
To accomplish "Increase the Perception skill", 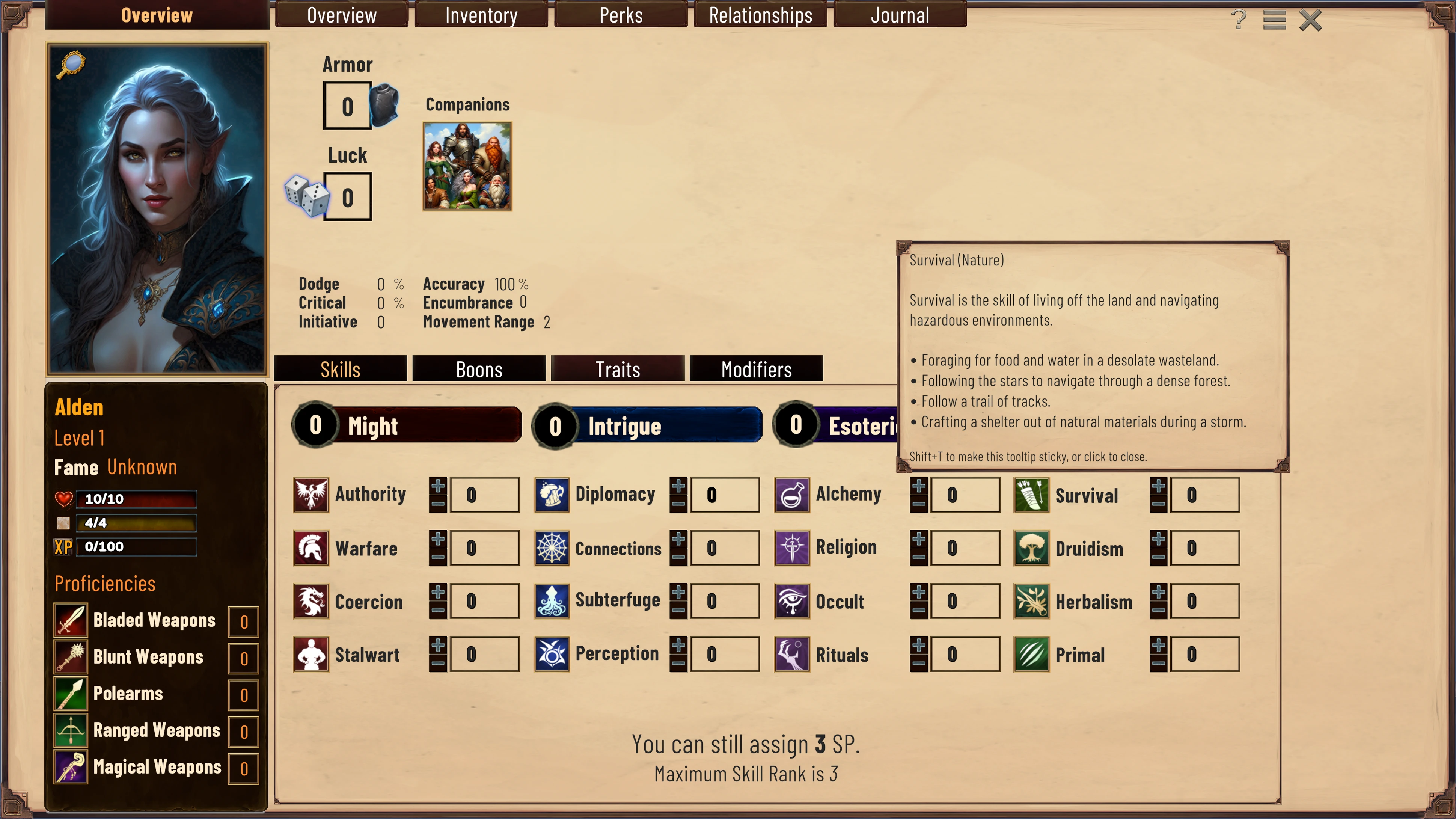I will click(x=678, y=645).
